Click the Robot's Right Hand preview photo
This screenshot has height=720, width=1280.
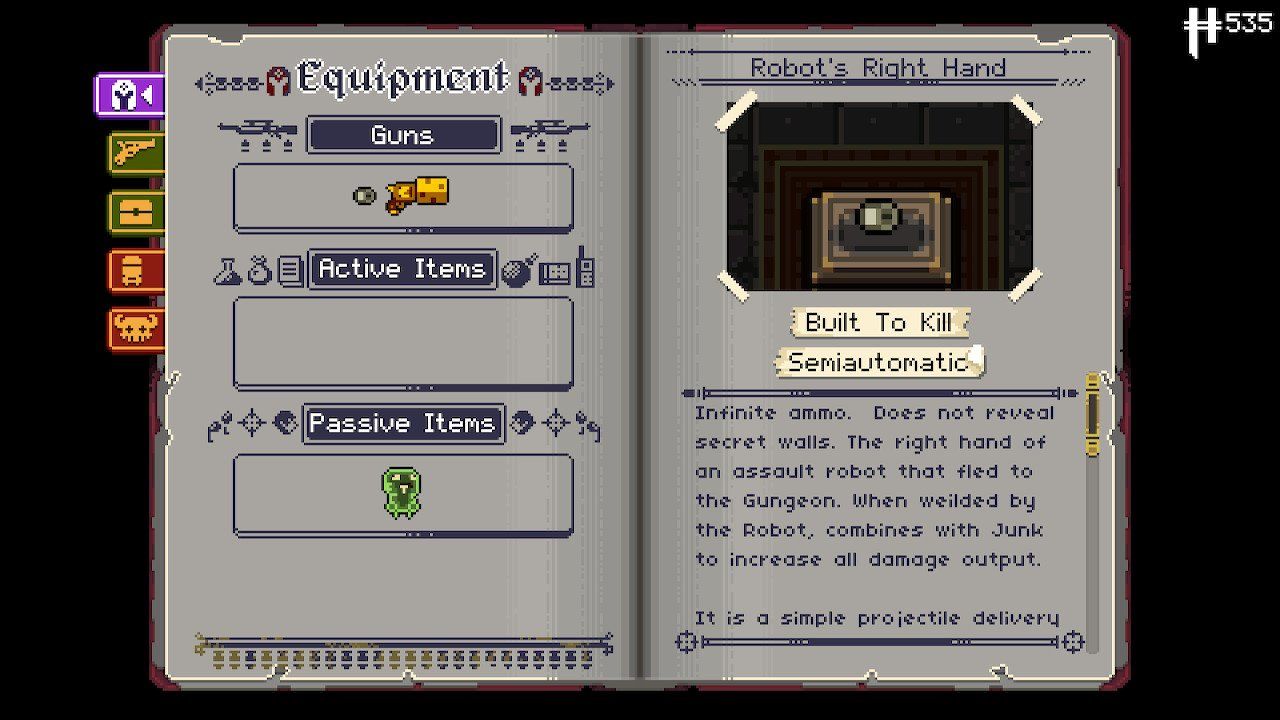click(x=880, y=196)
